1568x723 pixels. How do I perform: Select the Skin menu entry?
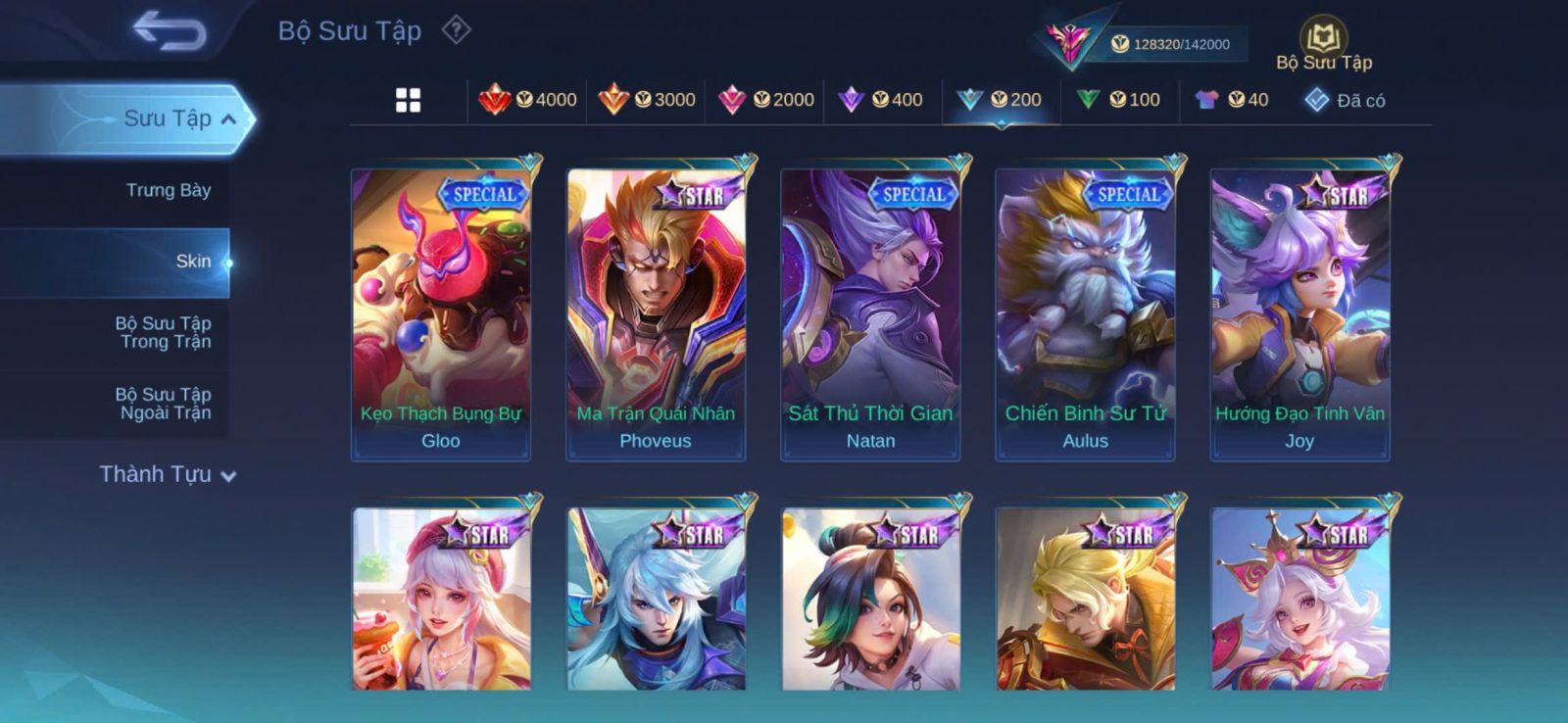click(x=193, y=262)
